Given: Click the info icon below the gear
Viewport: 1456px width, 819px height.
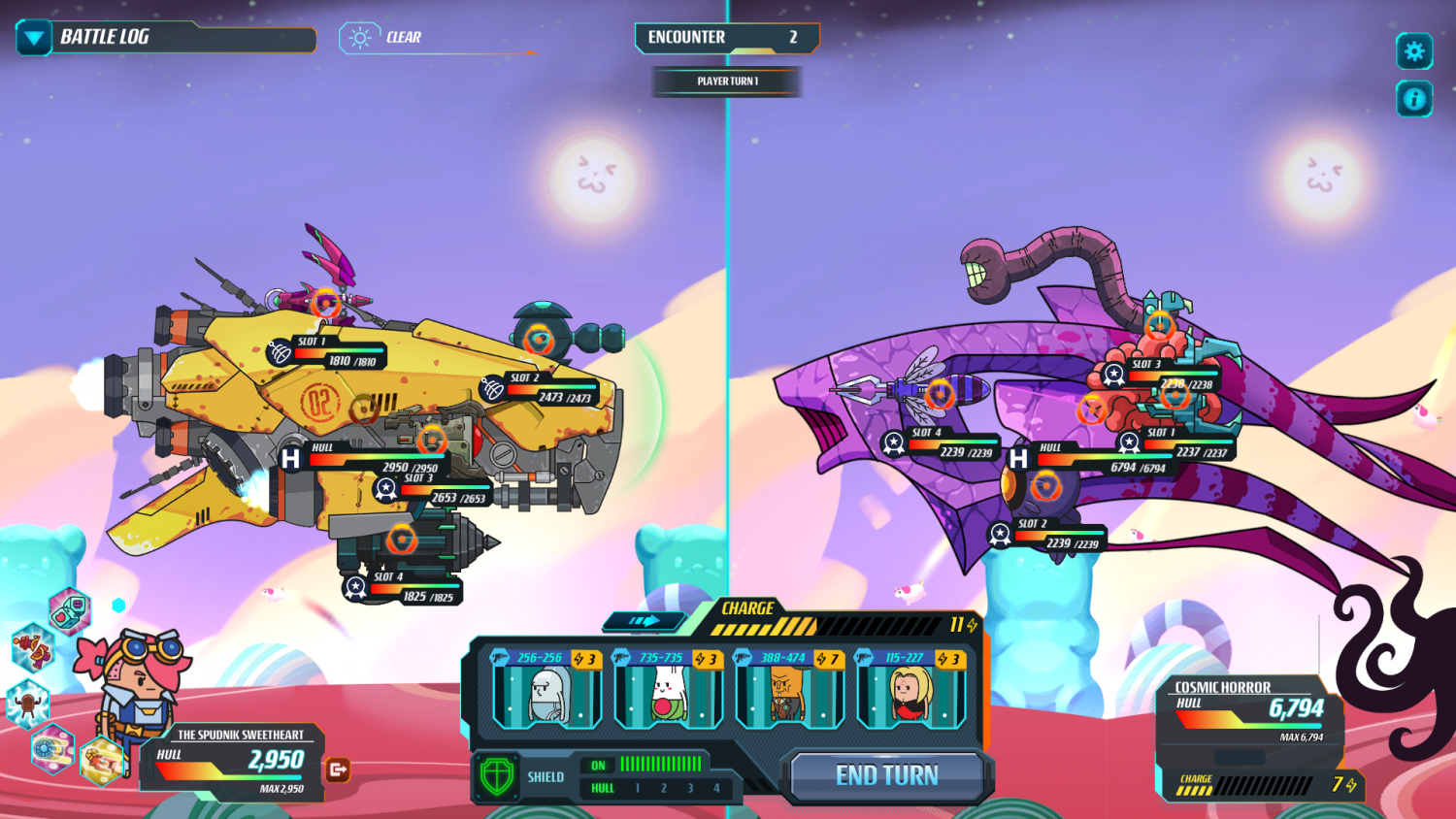Looking at the screenshot, I should click(x=1414, y=96).
